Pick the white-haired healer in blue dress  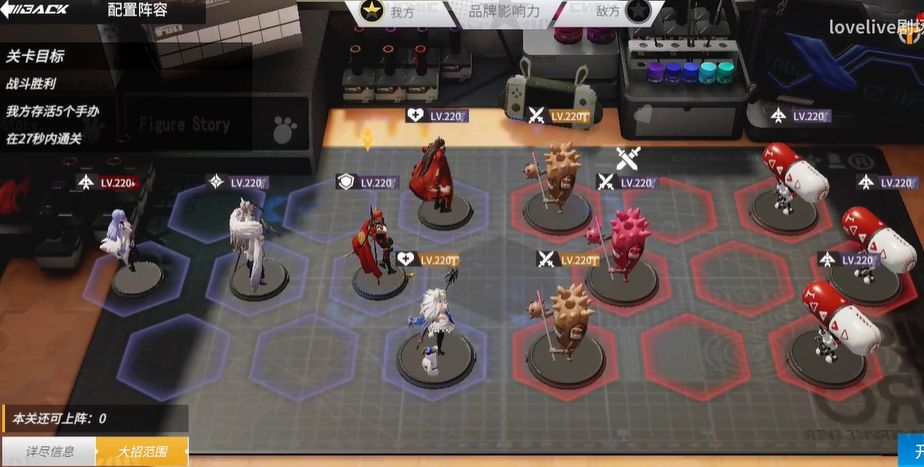(435, 324)
